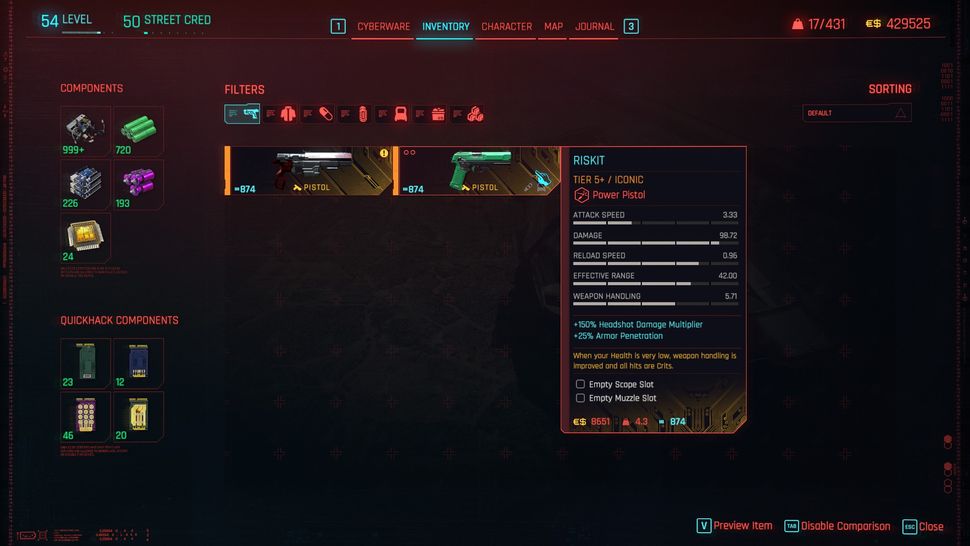This screenshot has height=546, width=970.
Task: Switch to the Cyberware tab
Action: (383, 27)
